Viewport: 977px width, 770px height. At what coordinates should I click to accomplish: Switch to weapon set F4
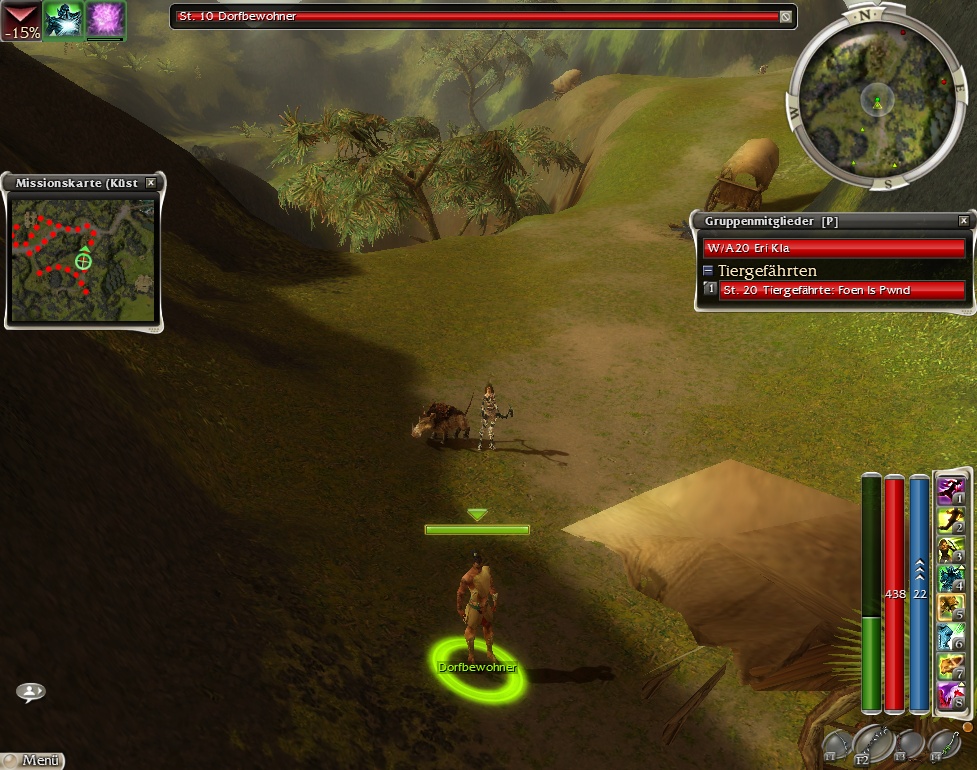tap(944, 743)
